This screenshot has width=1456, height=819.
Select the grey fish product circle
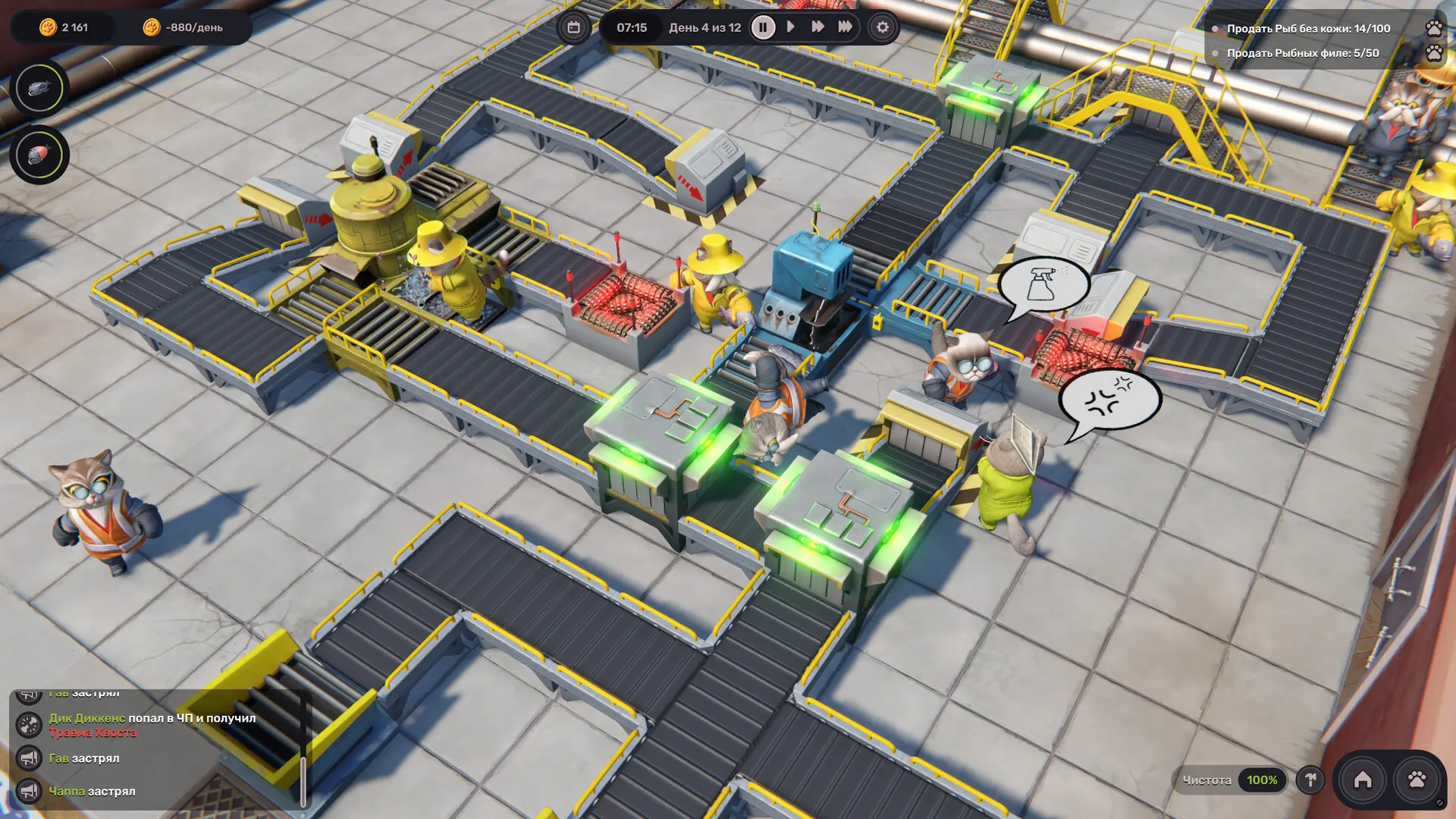pos(39,89)
